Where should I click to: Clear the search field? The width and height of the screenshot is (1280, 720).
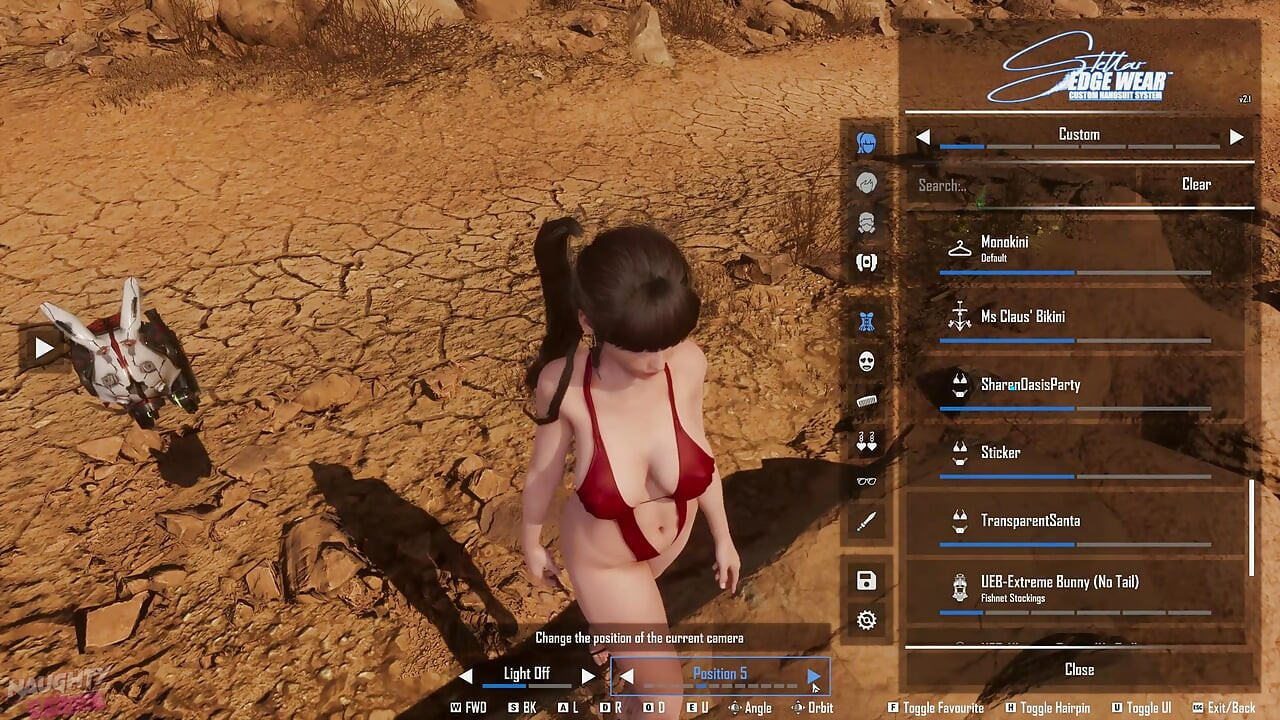point(1196,185)
